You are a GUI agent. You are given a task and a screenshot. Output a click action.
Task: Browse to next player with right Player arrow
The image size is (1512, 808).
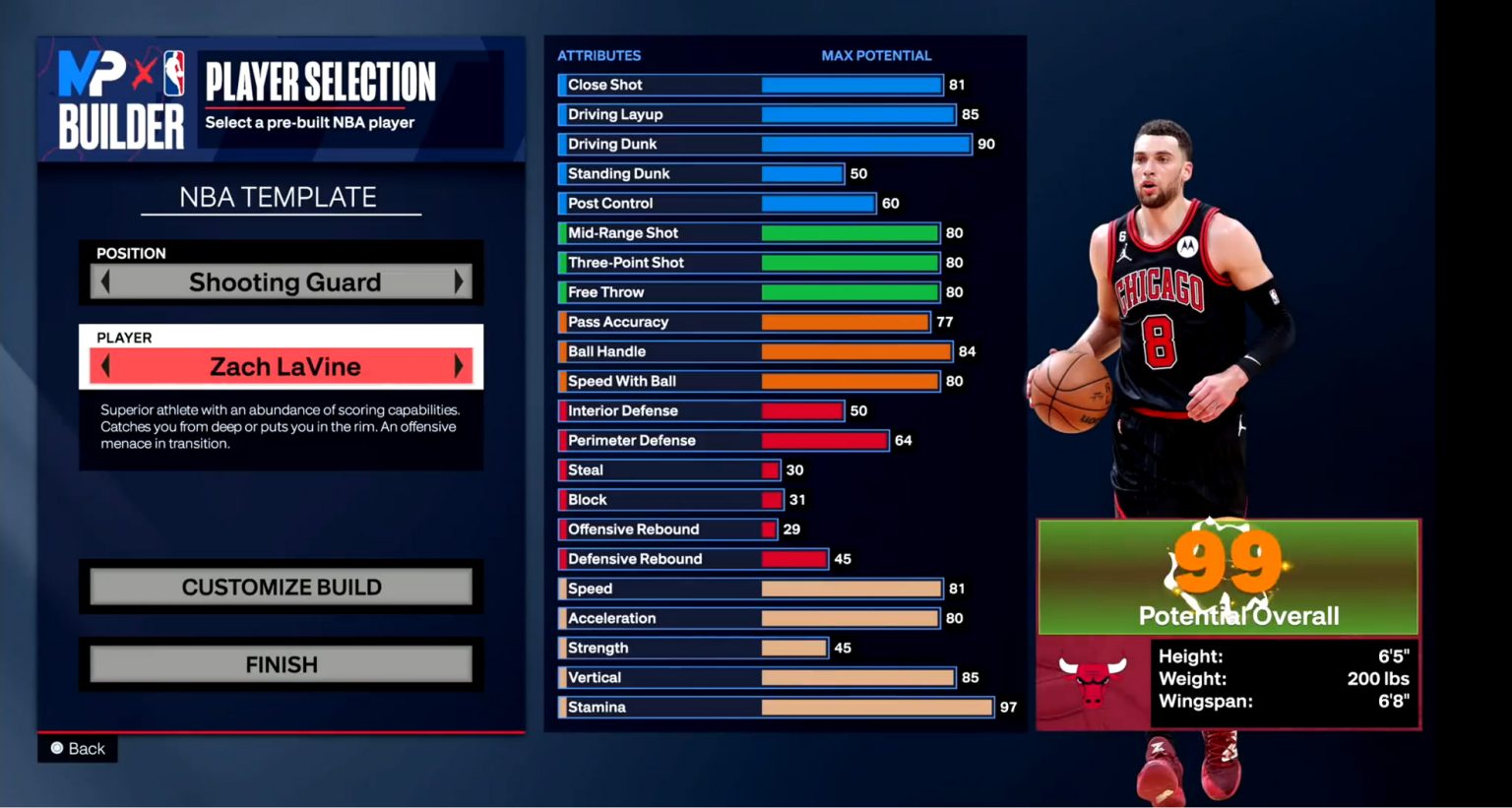(459, 365)
